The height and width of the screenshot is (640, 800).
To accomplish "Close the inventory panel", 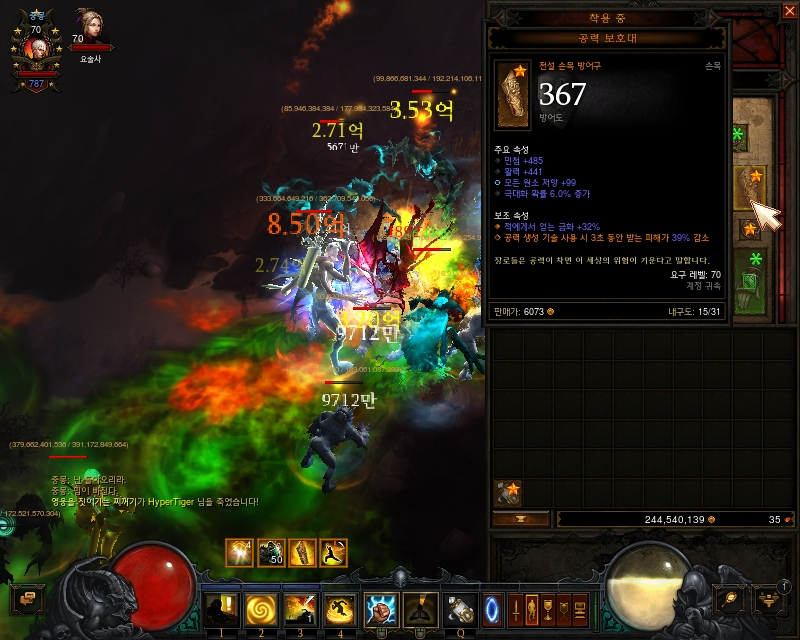I will pos(788,11).
